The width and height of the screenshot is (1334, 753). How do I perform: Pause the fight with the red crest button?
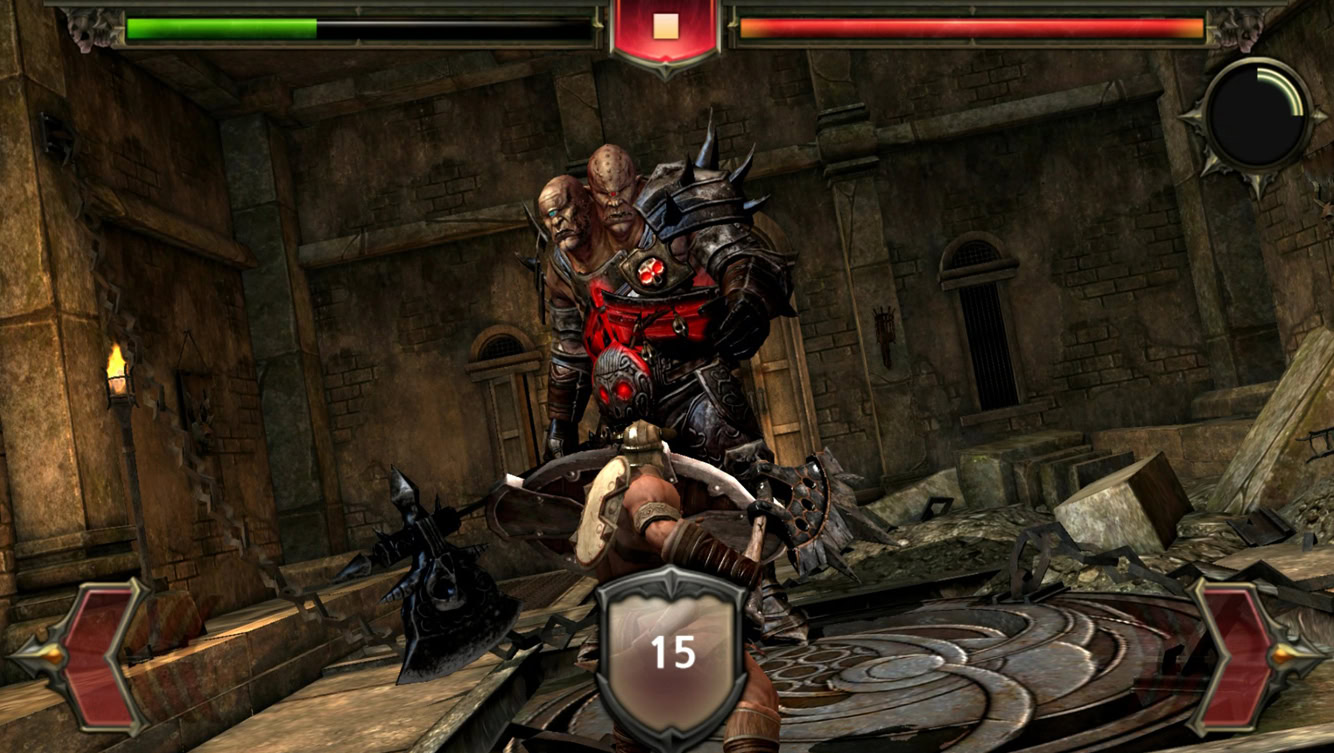coord(666,30)
